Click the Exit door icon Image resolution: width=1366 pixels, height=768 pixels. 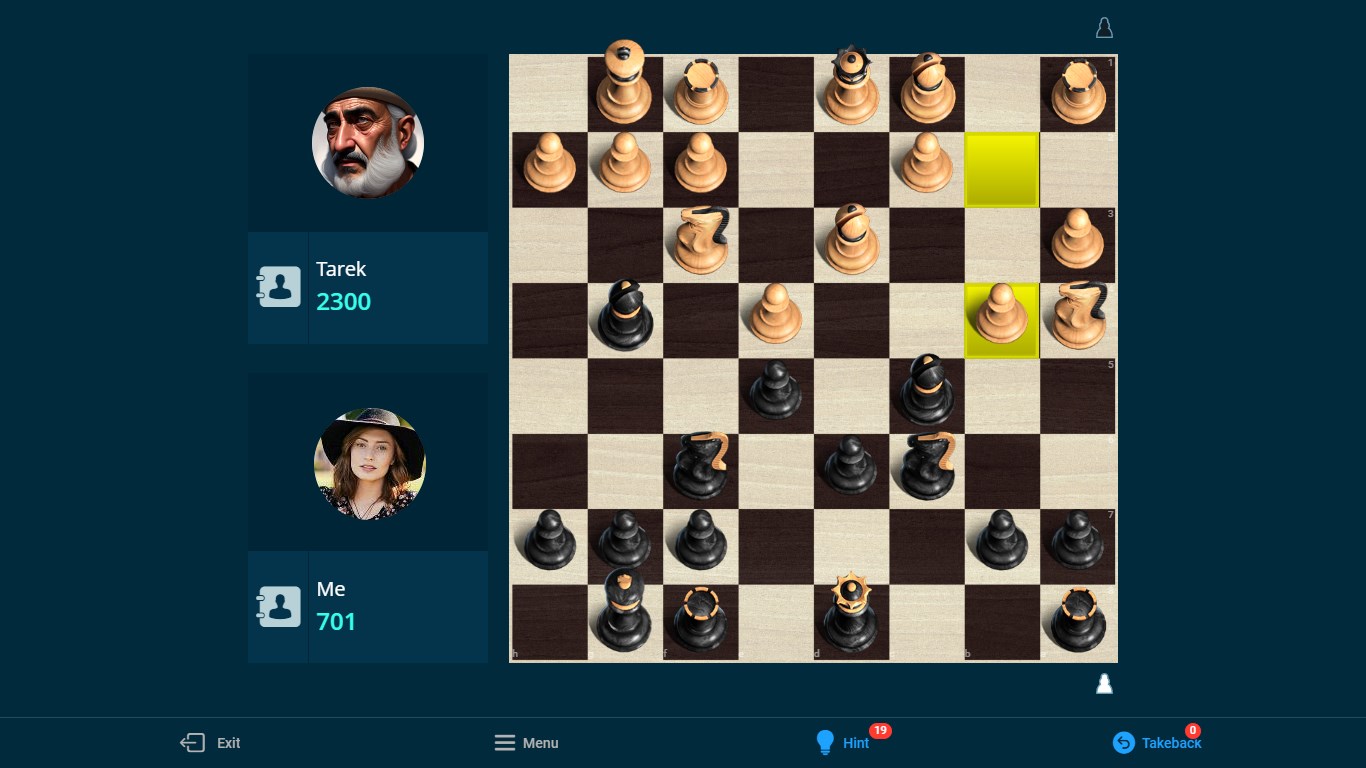(x=191, y=742)
